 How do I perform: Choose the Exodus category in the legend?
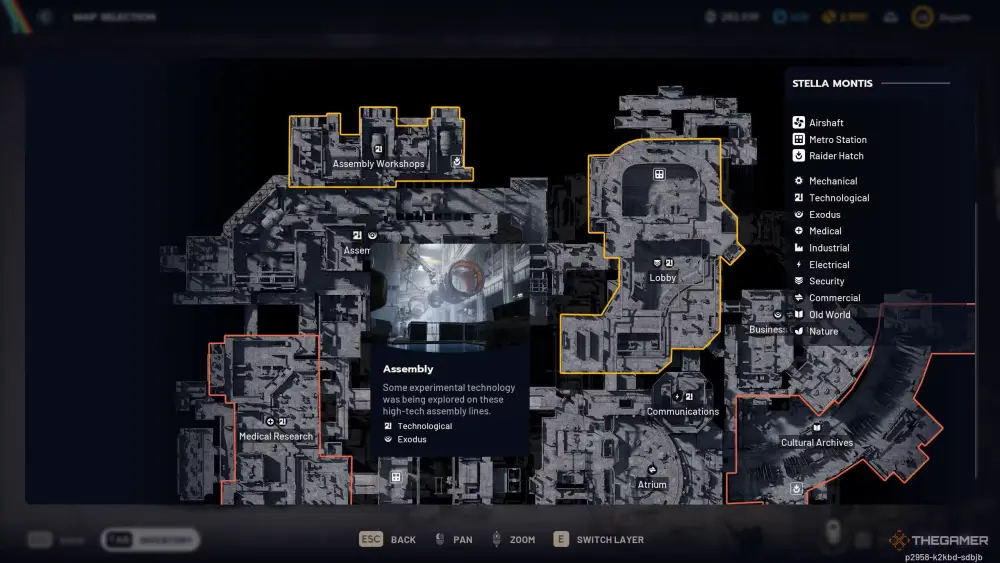pos(824,215)
